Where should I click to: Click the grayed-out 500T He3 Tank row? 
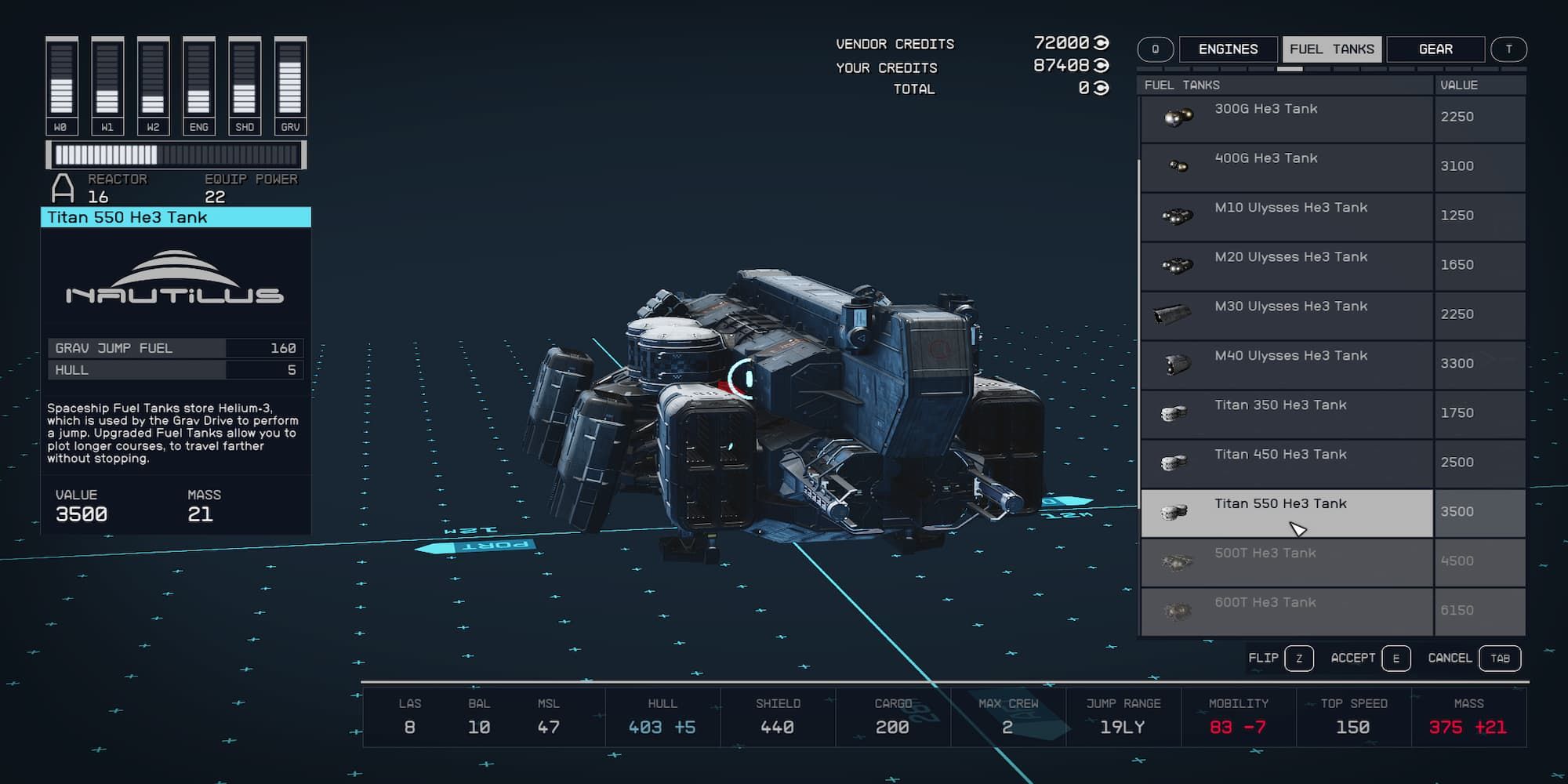1286,561
